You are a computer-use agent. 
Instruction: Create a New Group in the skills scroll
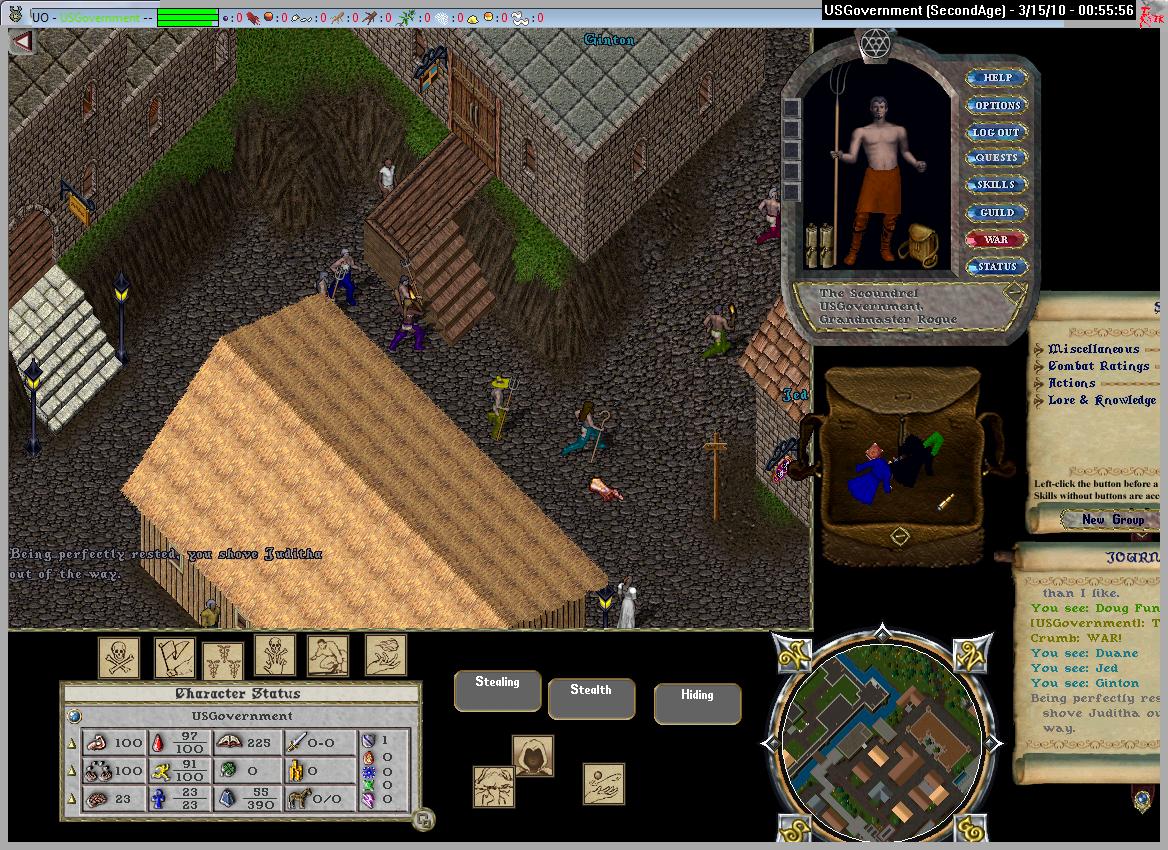(x=1112, y=519)
